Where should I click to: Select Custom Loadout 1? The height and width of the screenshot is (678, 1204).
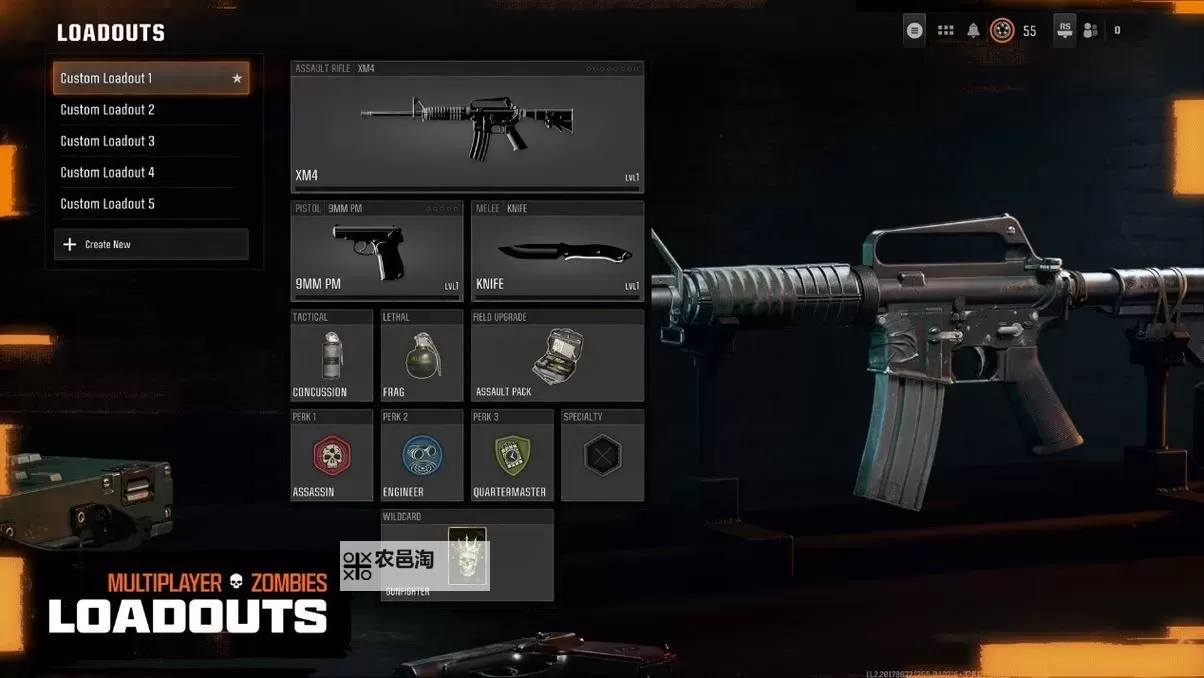(x=150, y=78)
